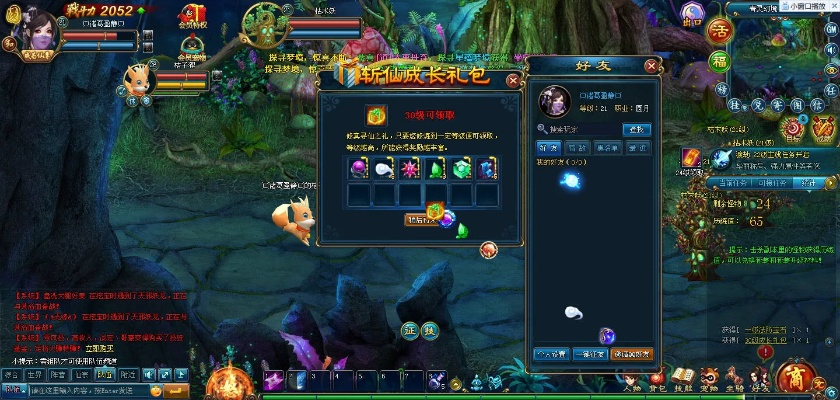The width and height of the screenshot is (840, 400).
Task: Select the pink spiky flower reward slot
Action: click(x=410, y=169)
